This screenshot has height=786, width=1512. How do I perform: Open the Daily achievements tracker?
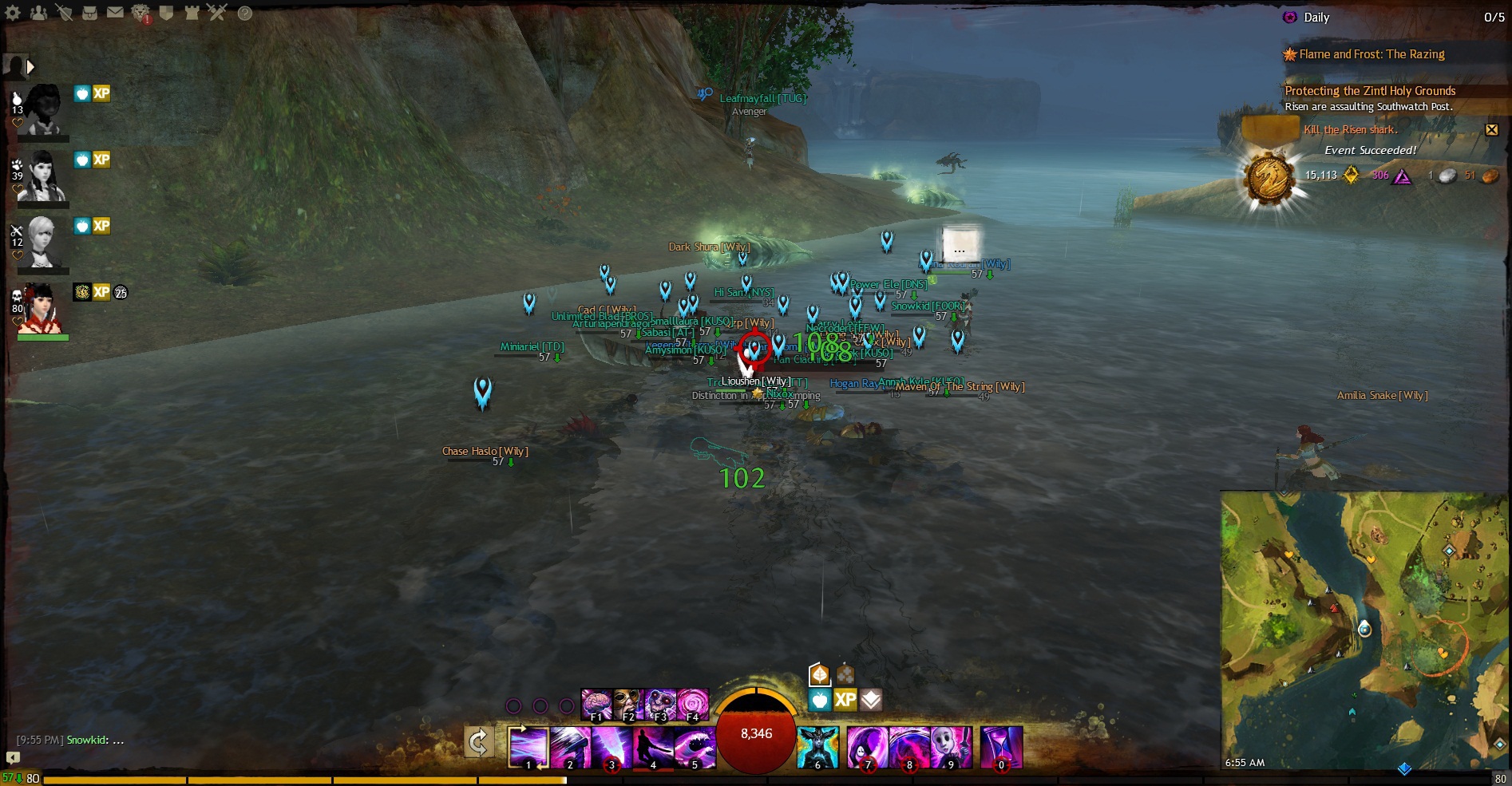tap(1316, 18)
